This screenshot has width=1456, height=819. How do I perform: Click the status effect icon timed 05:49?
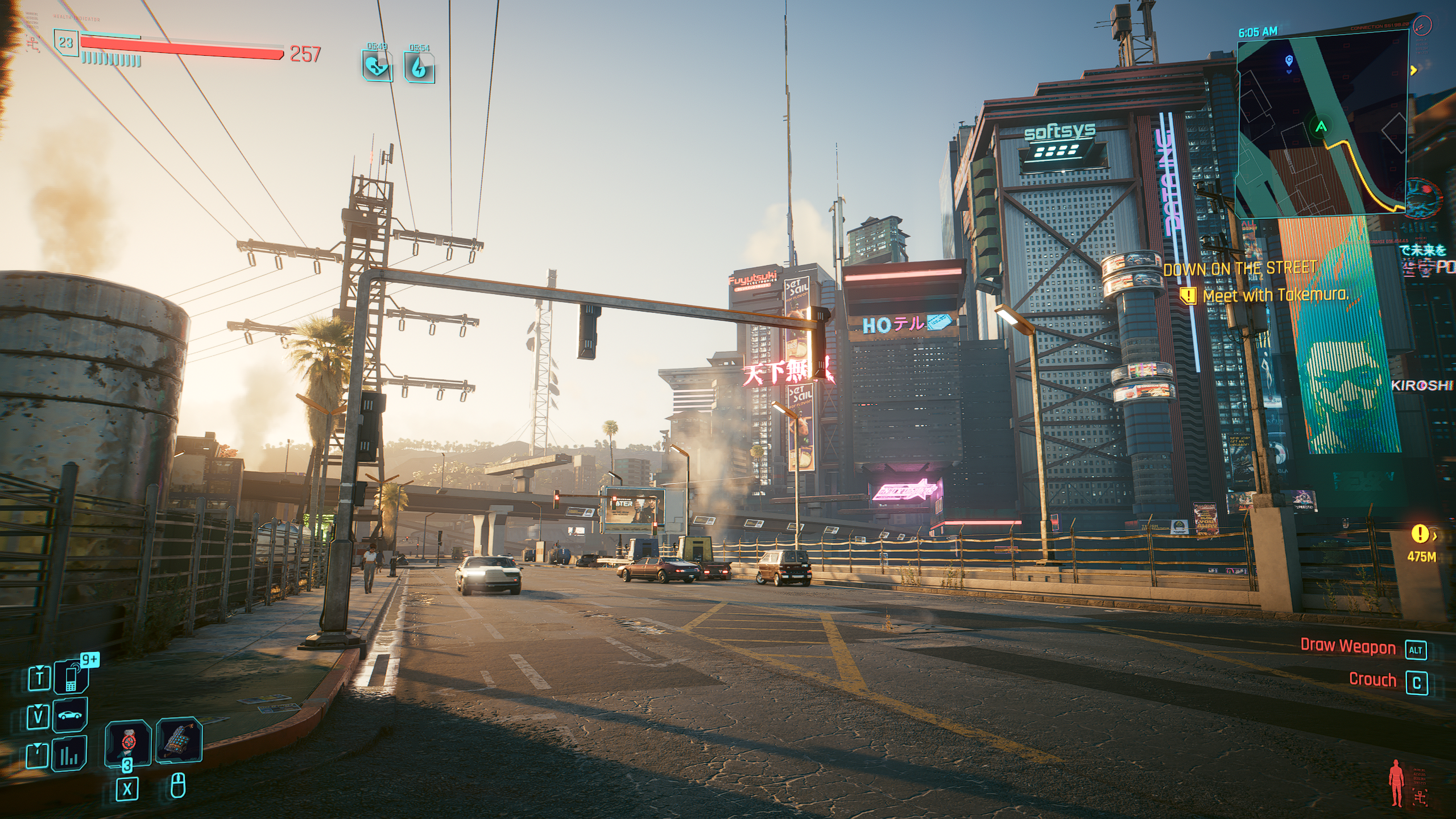[377, 67]
